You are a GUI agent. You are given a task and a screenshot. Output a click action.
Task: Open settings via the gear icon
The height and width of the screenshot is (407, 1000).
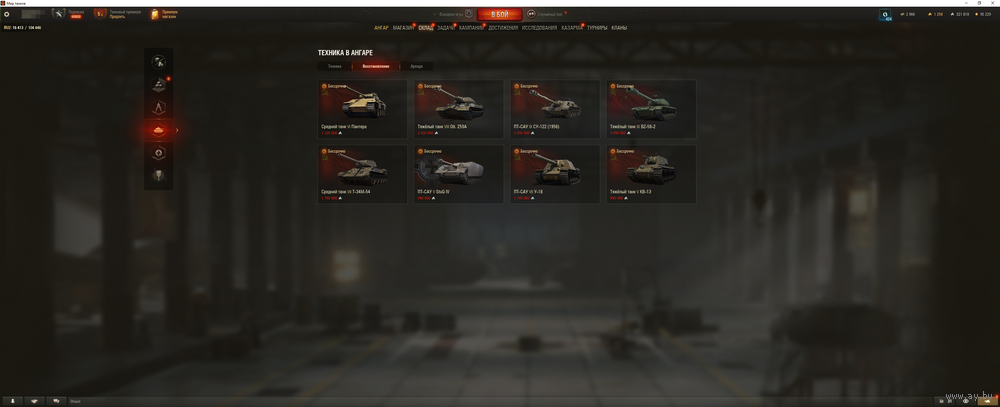(x=7, y=14)
